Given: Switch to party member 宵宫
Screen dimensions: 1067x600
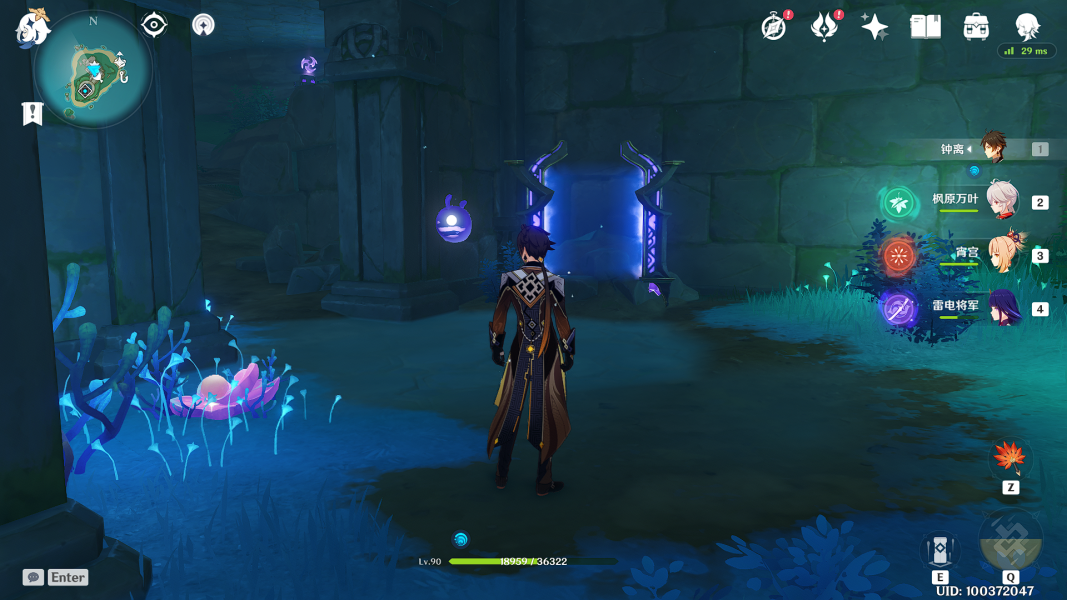Looking at the screenshot, I should (1002, 254).
